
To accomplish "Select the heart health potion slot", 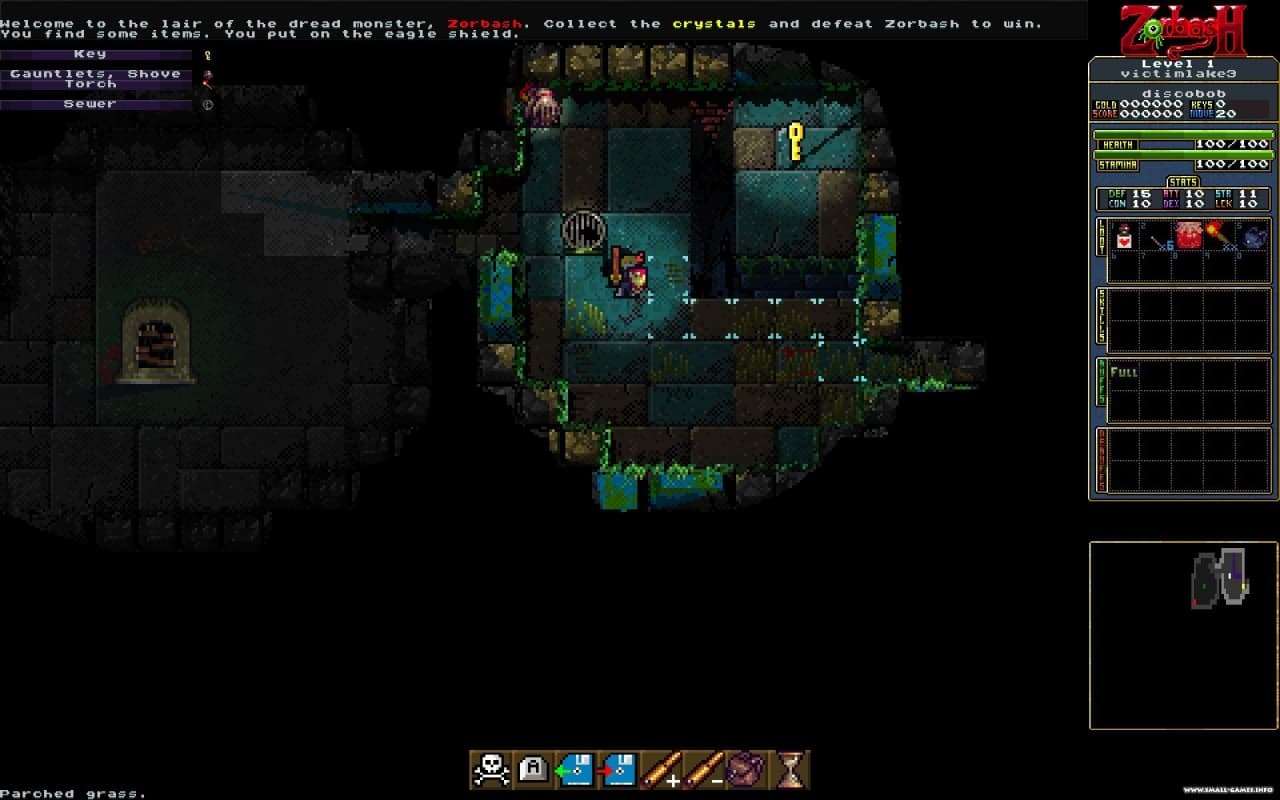I will tap(1123, 237).
